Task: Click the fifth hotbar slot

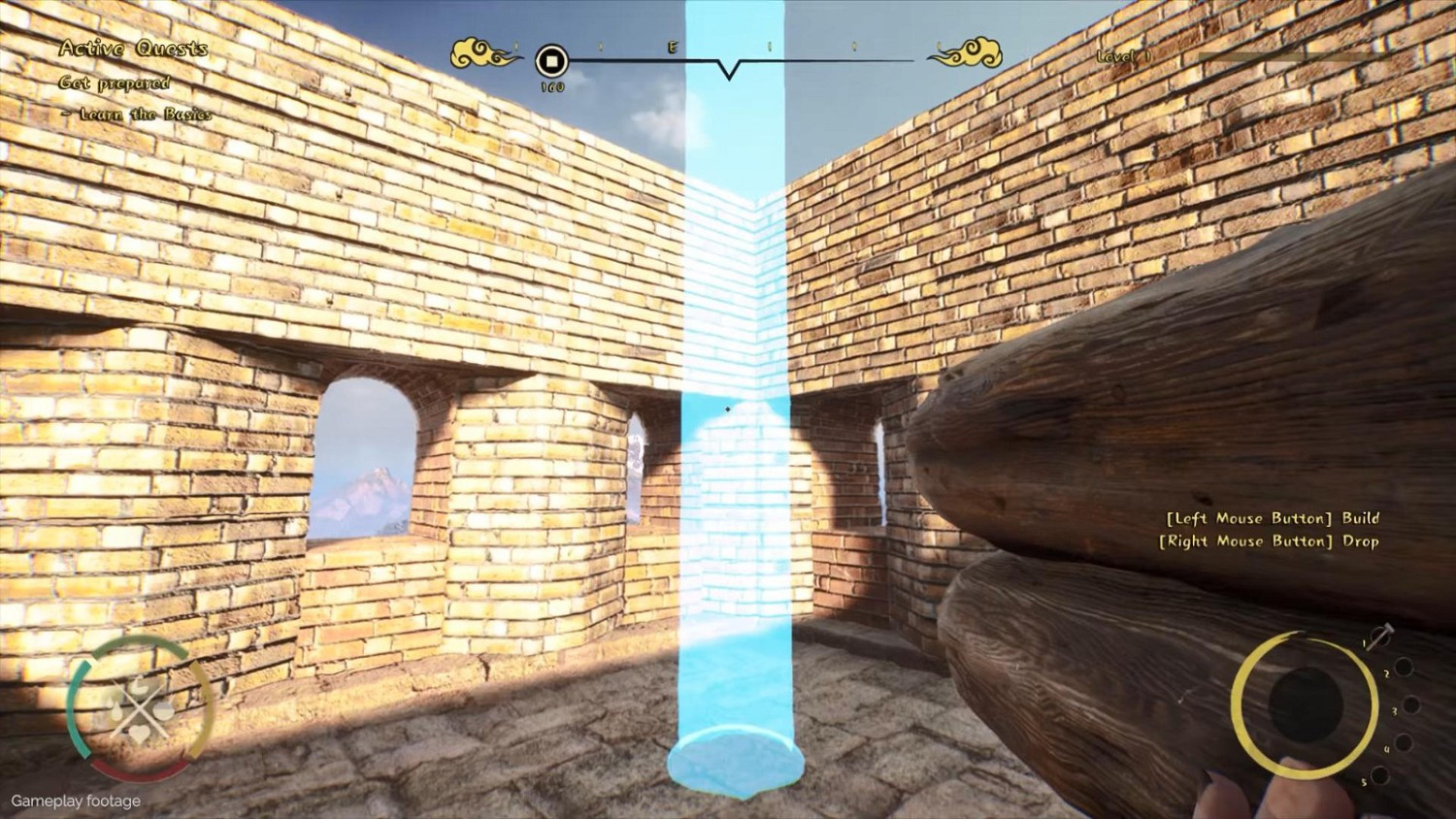Action: (x=1379, y=774)
